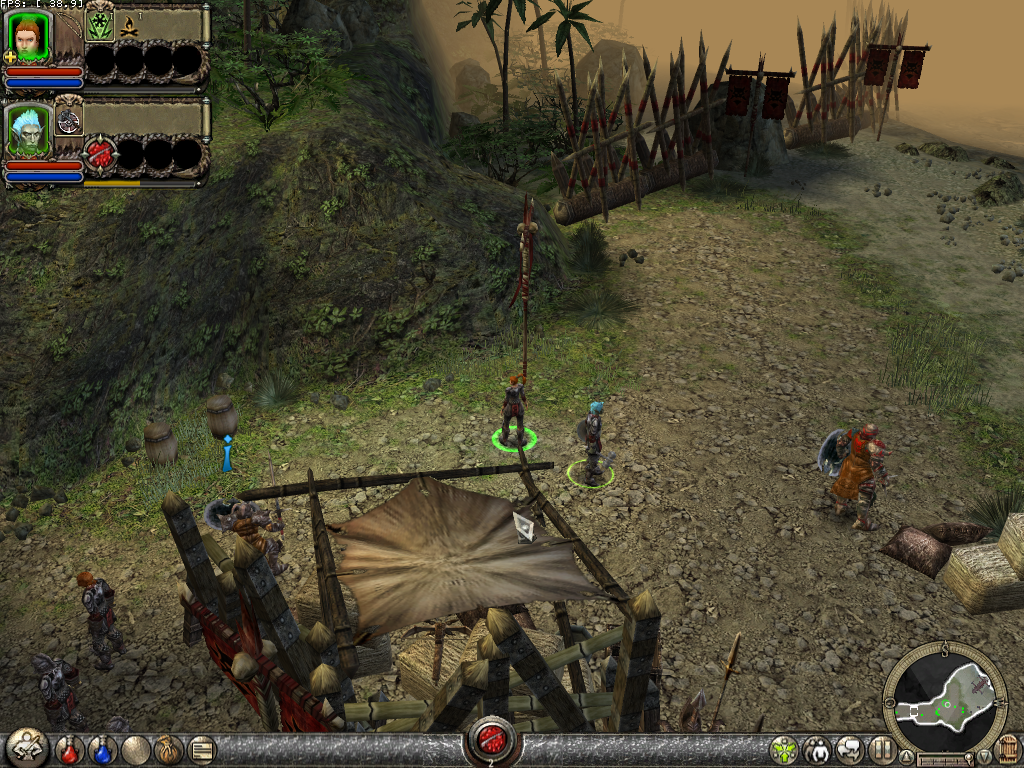Viewport: 1024px width, 768px height.
Task: Use the blue mana potion
Action: (102, 749)
